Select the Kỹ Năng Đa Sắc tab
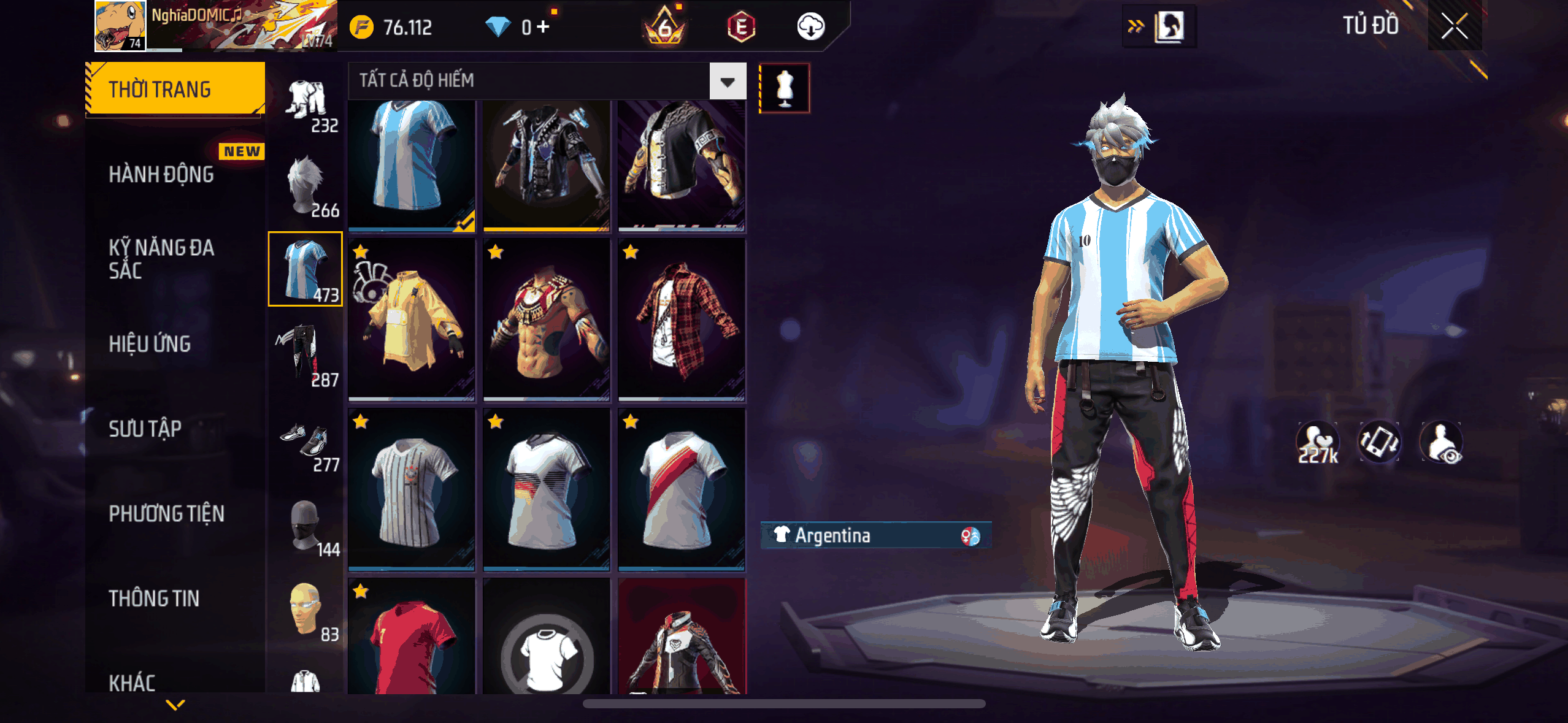The image size is (1568, 723). point(161,259)
